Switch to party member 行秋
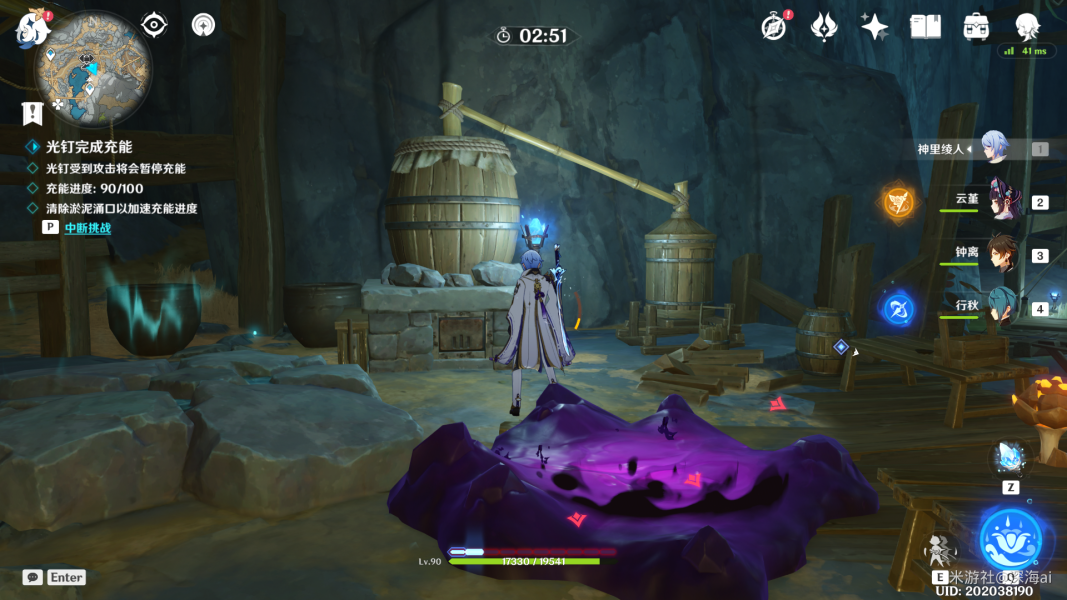 (x=1001, y=308)
